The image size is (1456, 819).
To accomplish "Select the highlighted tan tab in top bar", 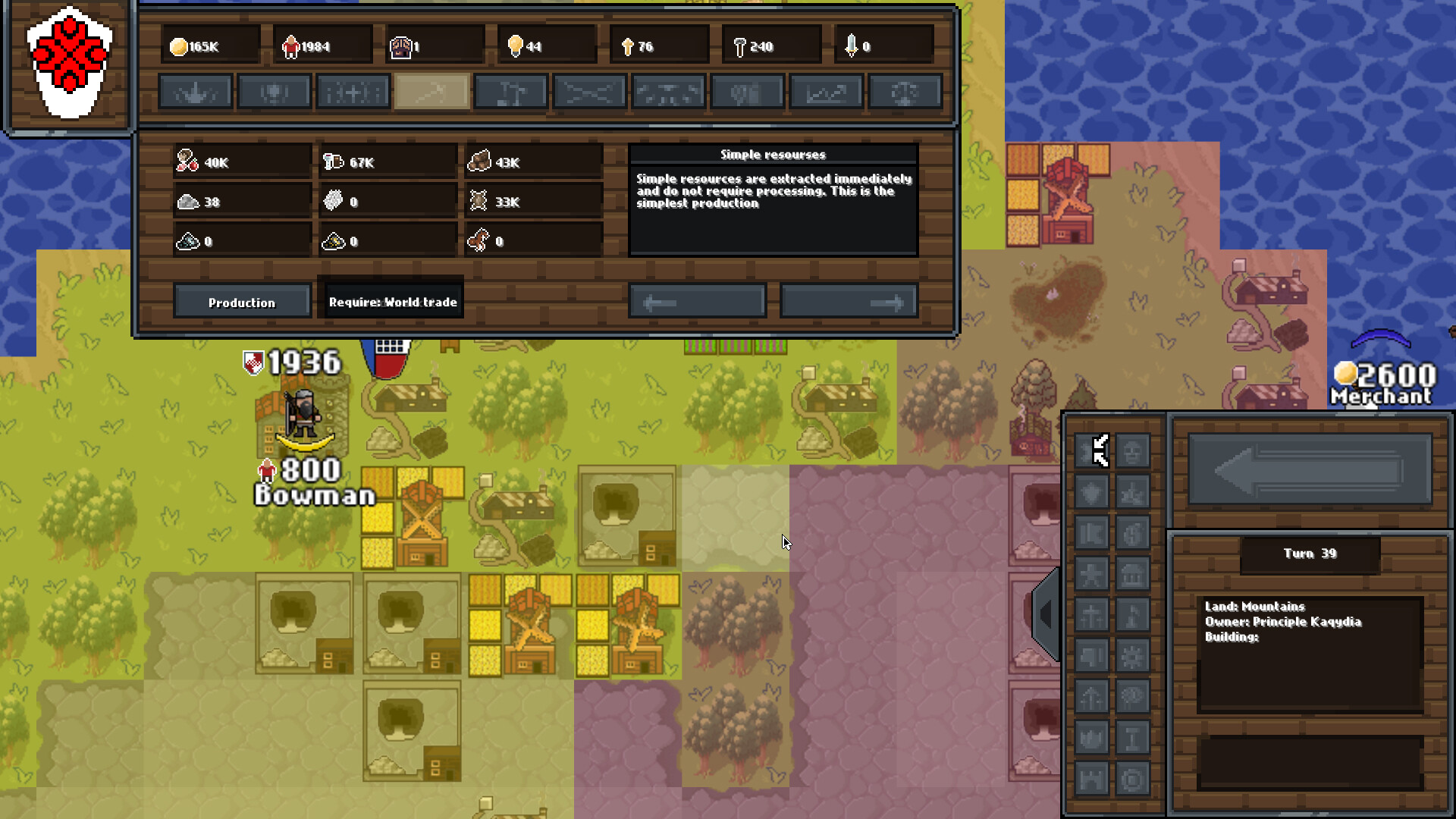I will tap(432, 93).
